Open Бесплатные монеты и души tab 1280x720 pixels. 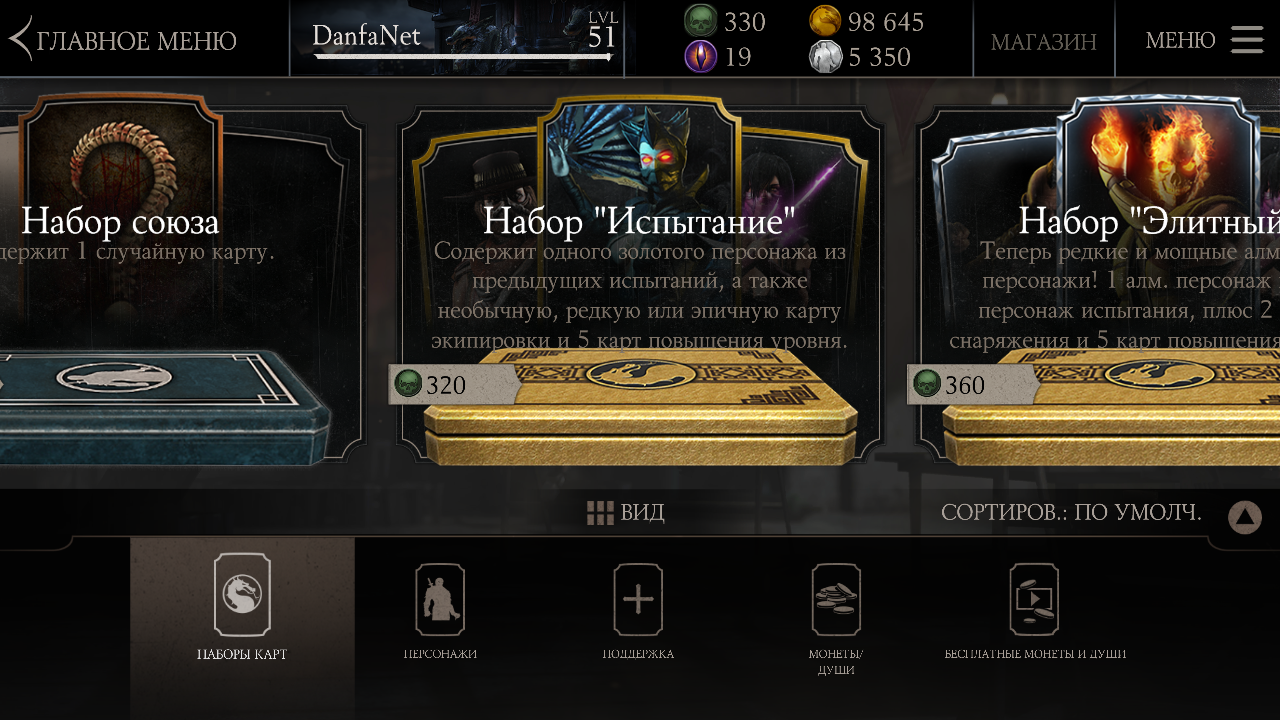[x=1035, y=610]
